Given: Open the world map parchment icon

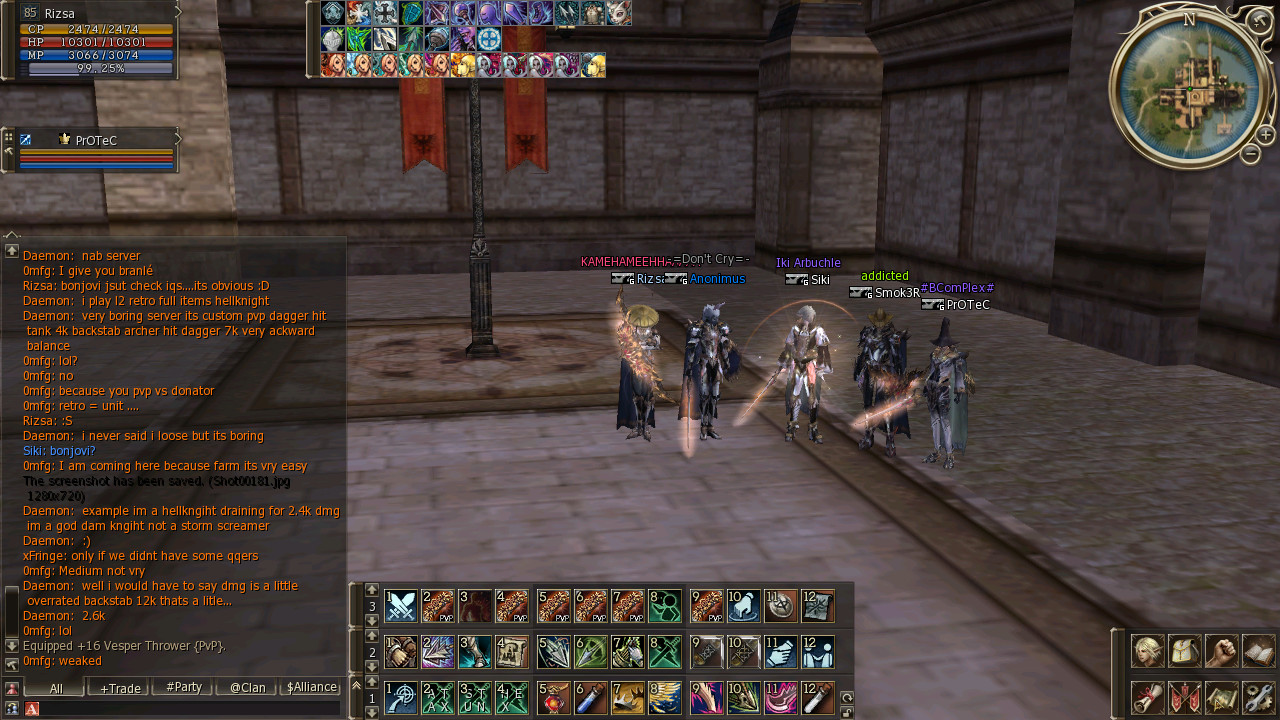Looking at the screenshot, I should point(1222,696).
